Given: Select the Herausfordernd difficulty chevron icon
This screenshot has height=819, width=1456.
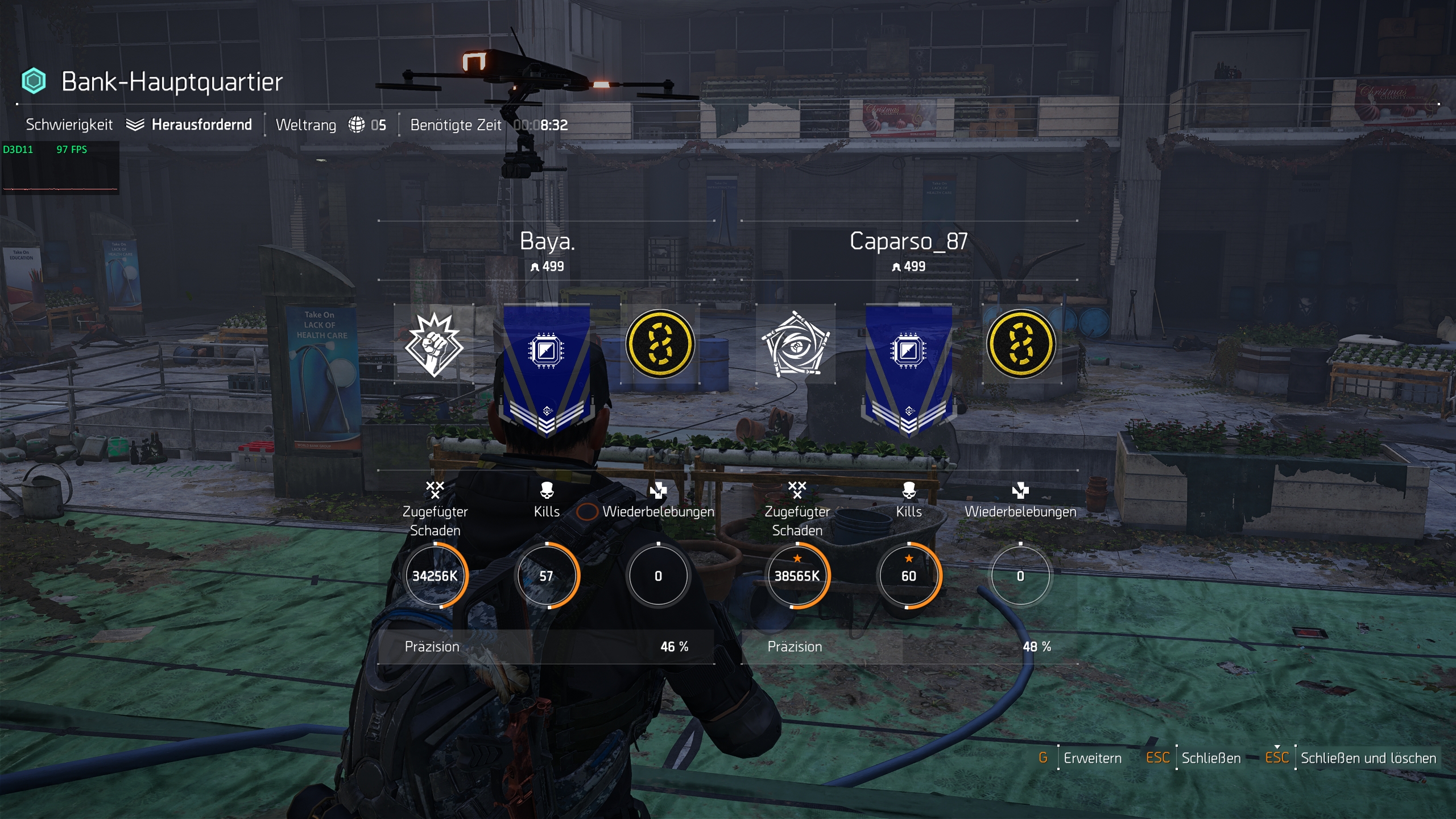Looking at the screenshot, I should 134,125.
